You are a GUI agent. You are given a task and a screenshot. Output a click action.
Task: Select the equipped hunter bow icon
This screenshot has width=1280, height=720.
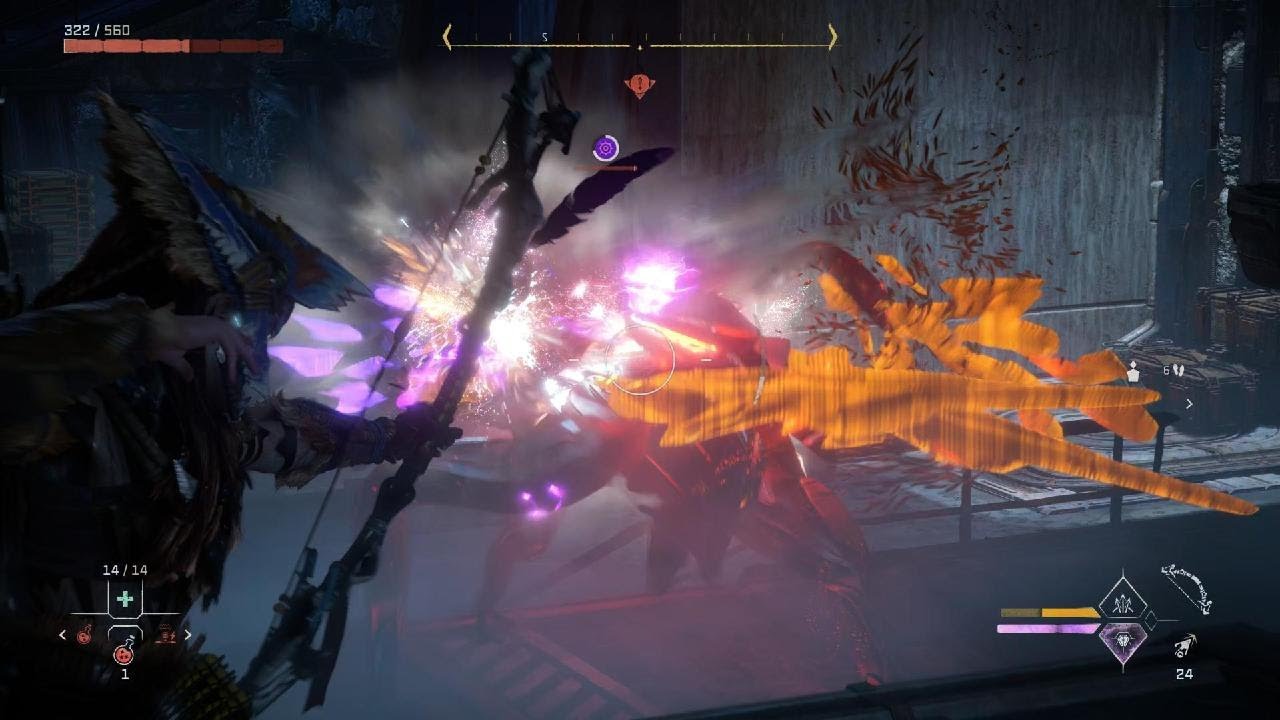point(1187,589)
